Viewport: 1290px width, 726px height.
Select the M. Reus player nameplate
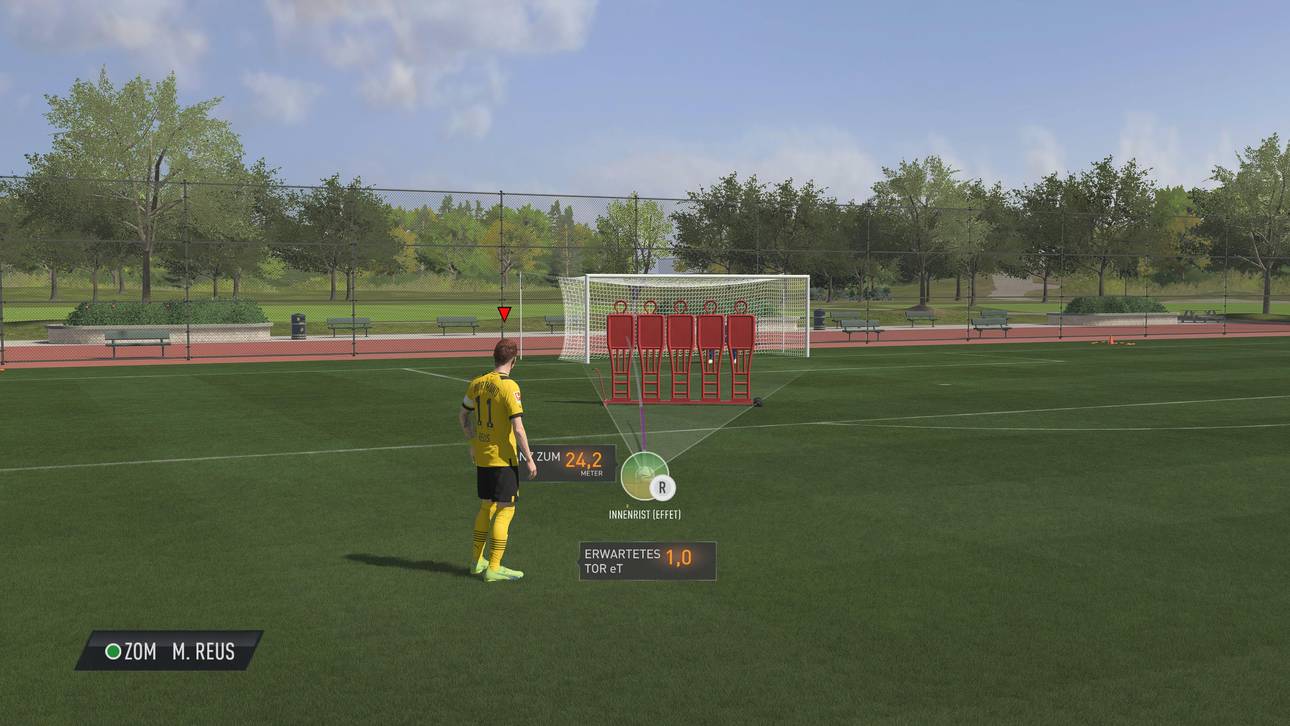[170, 651]
